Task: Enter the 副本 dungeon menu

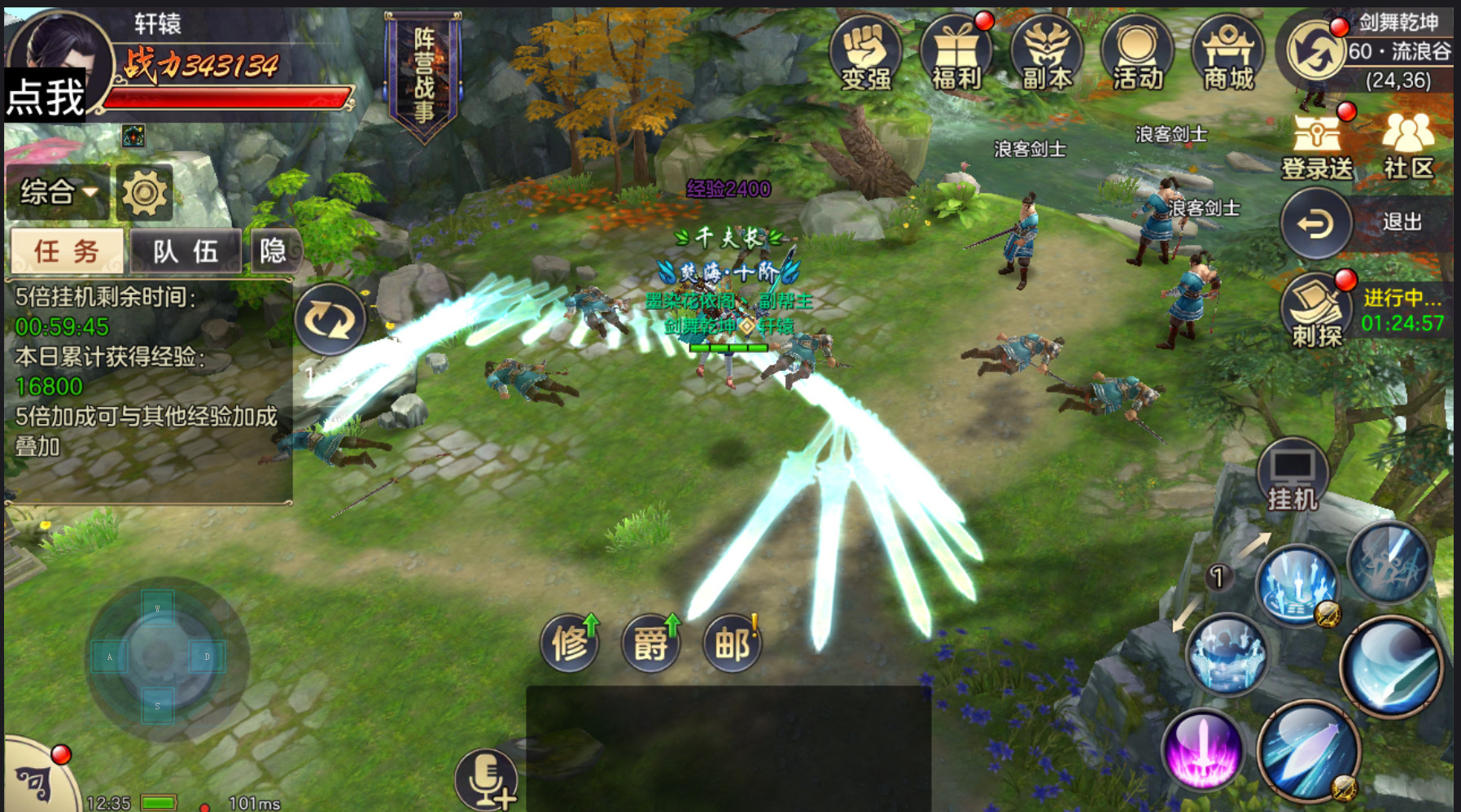Action: click(x=1047, y=53)
